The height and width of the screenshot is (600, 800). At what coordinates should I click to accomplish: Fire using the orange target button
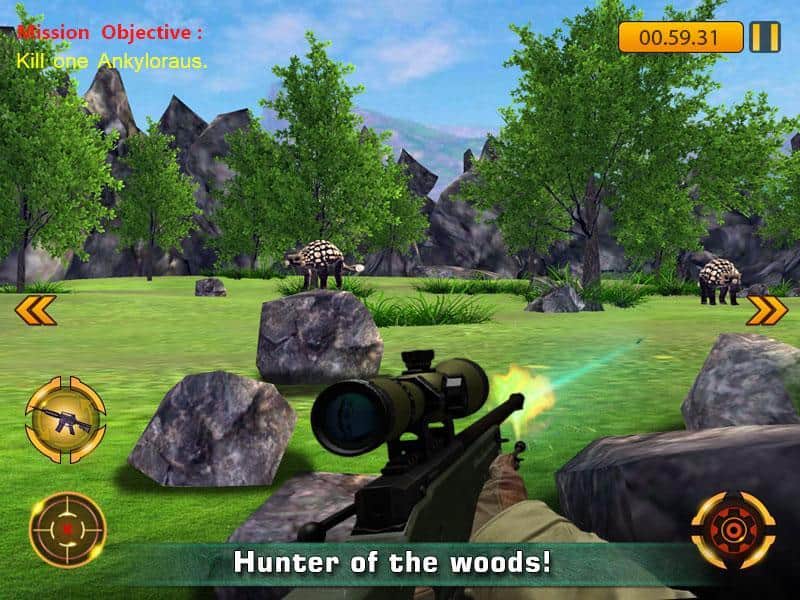point(733,529)
